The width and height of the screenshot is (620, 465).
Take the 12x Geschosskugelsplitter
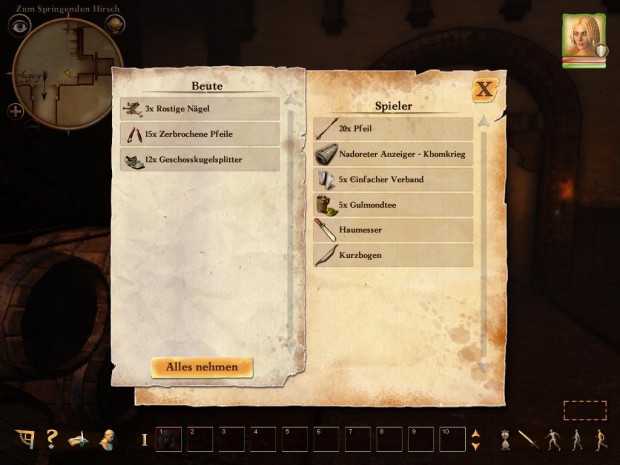pyautogui.click(x=199, y=158)
